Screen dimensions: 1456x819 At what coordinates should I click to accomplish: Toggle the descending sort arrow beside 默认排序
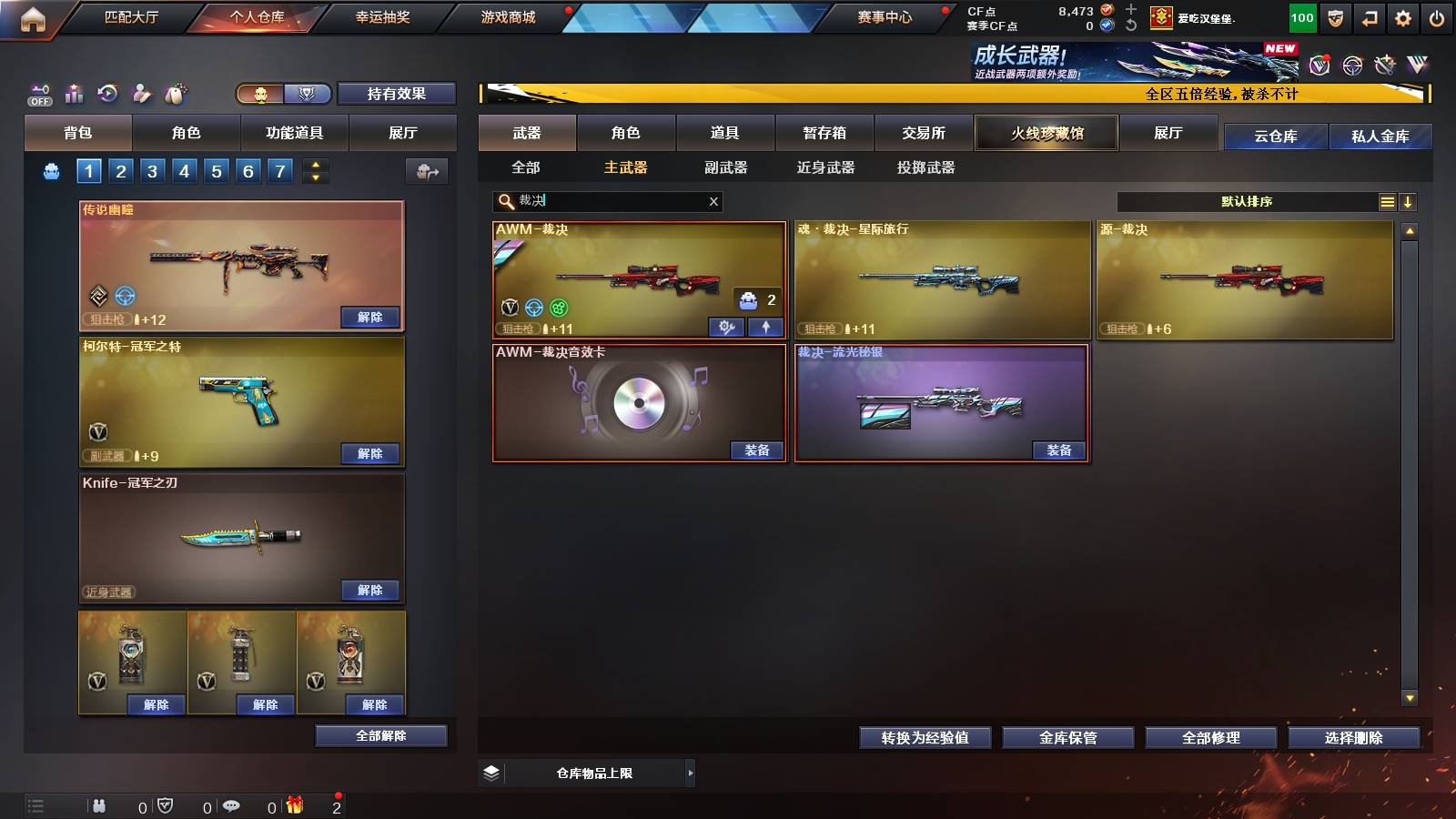coord(1409,202)
